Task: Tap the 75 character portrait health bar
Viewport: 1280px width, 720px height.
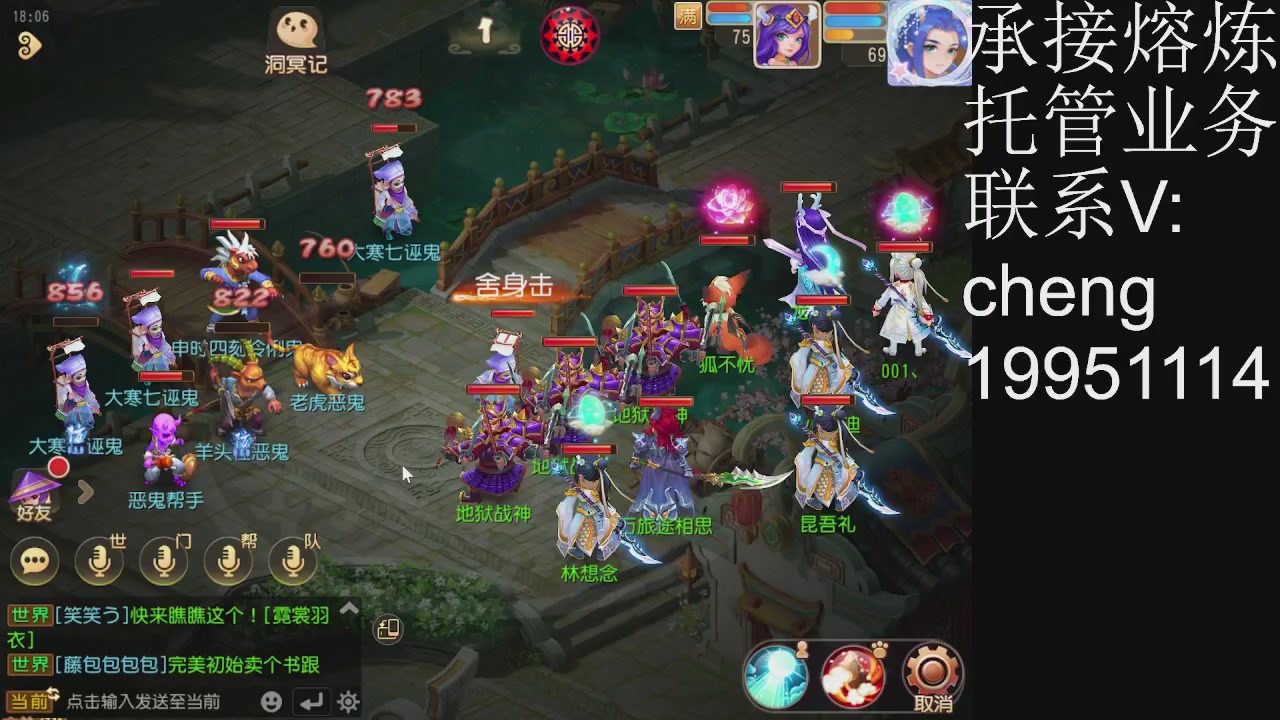Action: [x=787, y=35]
